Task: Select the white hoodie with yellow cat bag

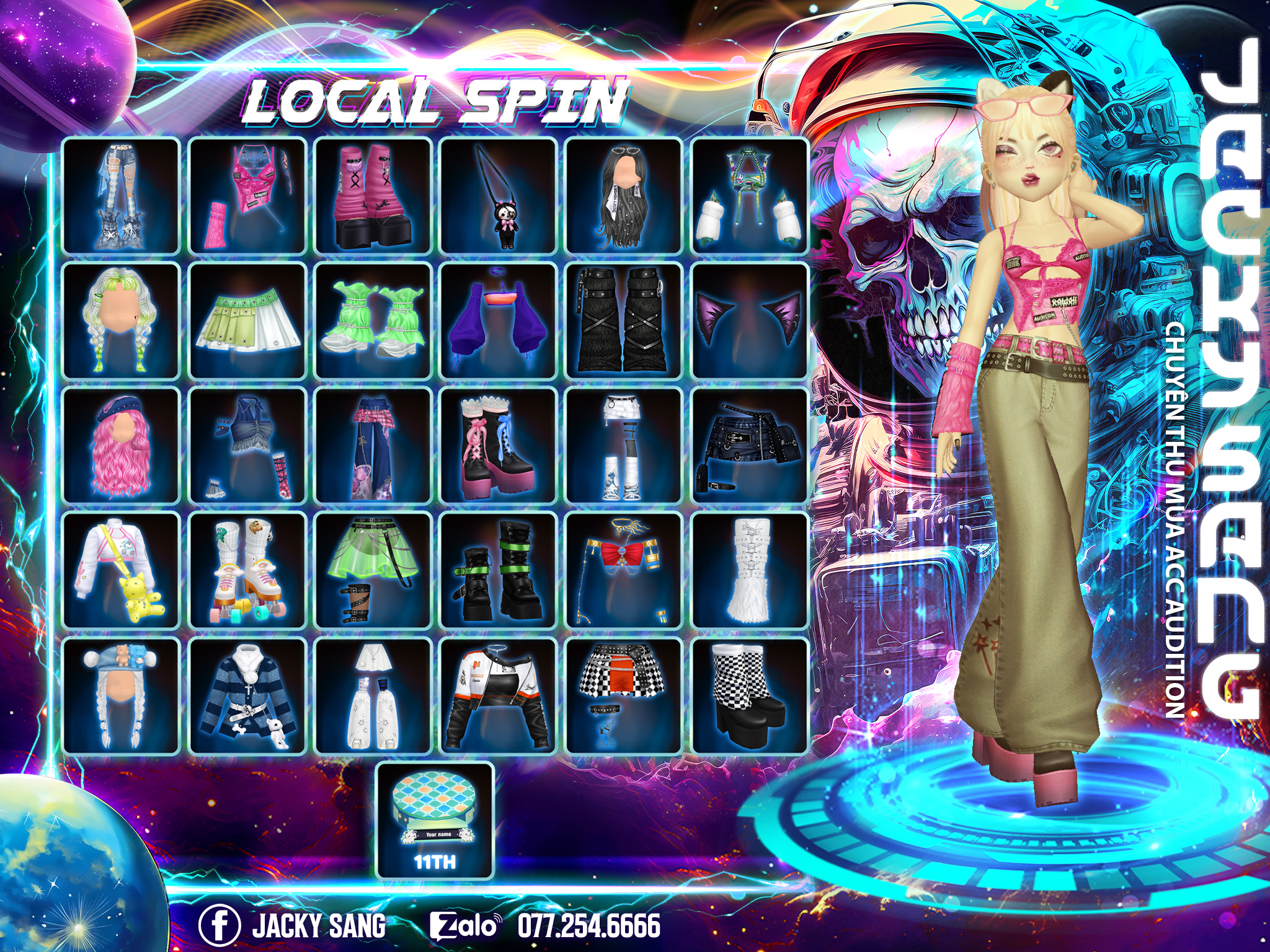Action: coord(122,571)
